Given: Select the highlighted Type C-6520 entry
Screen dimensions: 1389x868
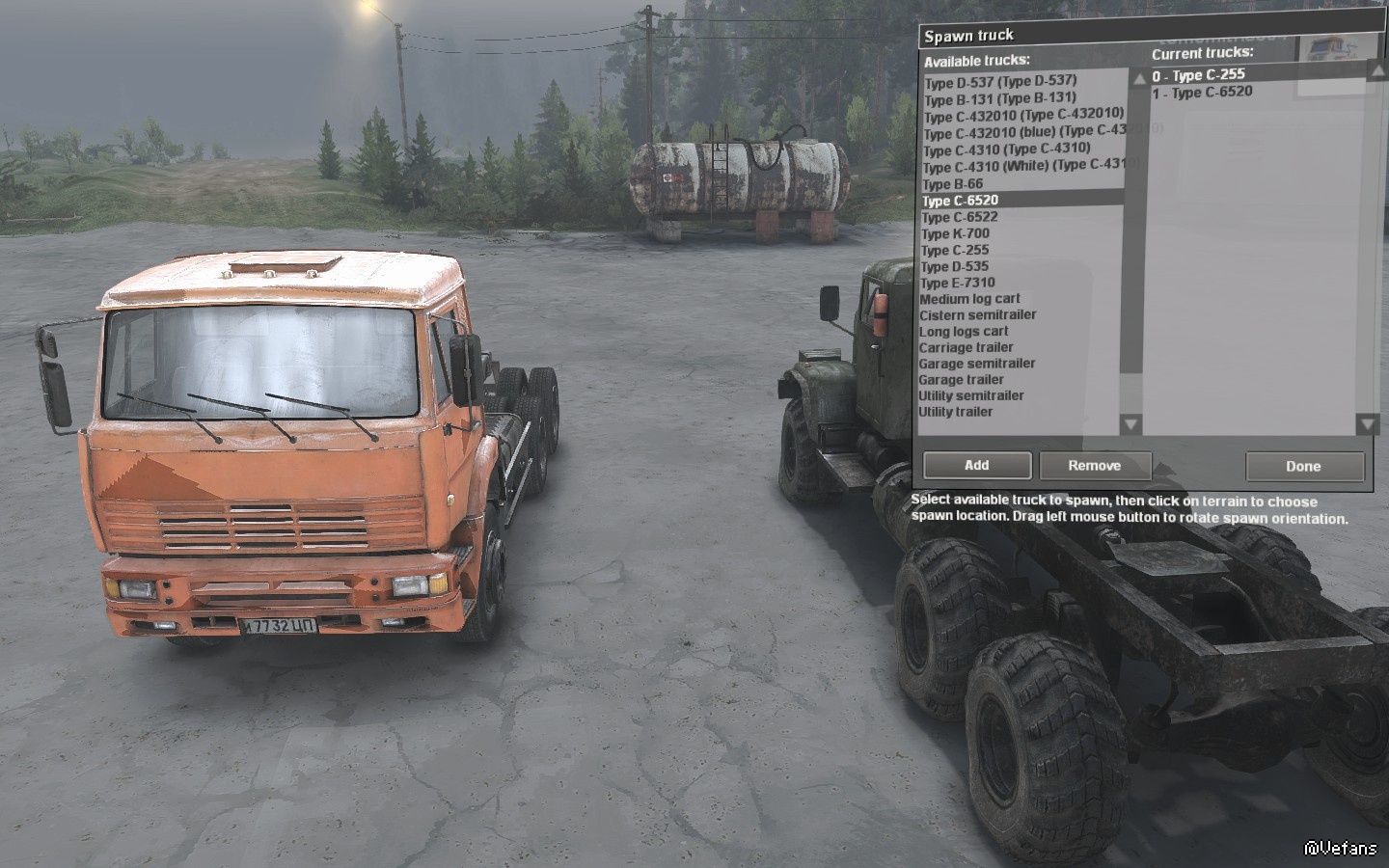Looking at the screenshot, I should [960, 201].
